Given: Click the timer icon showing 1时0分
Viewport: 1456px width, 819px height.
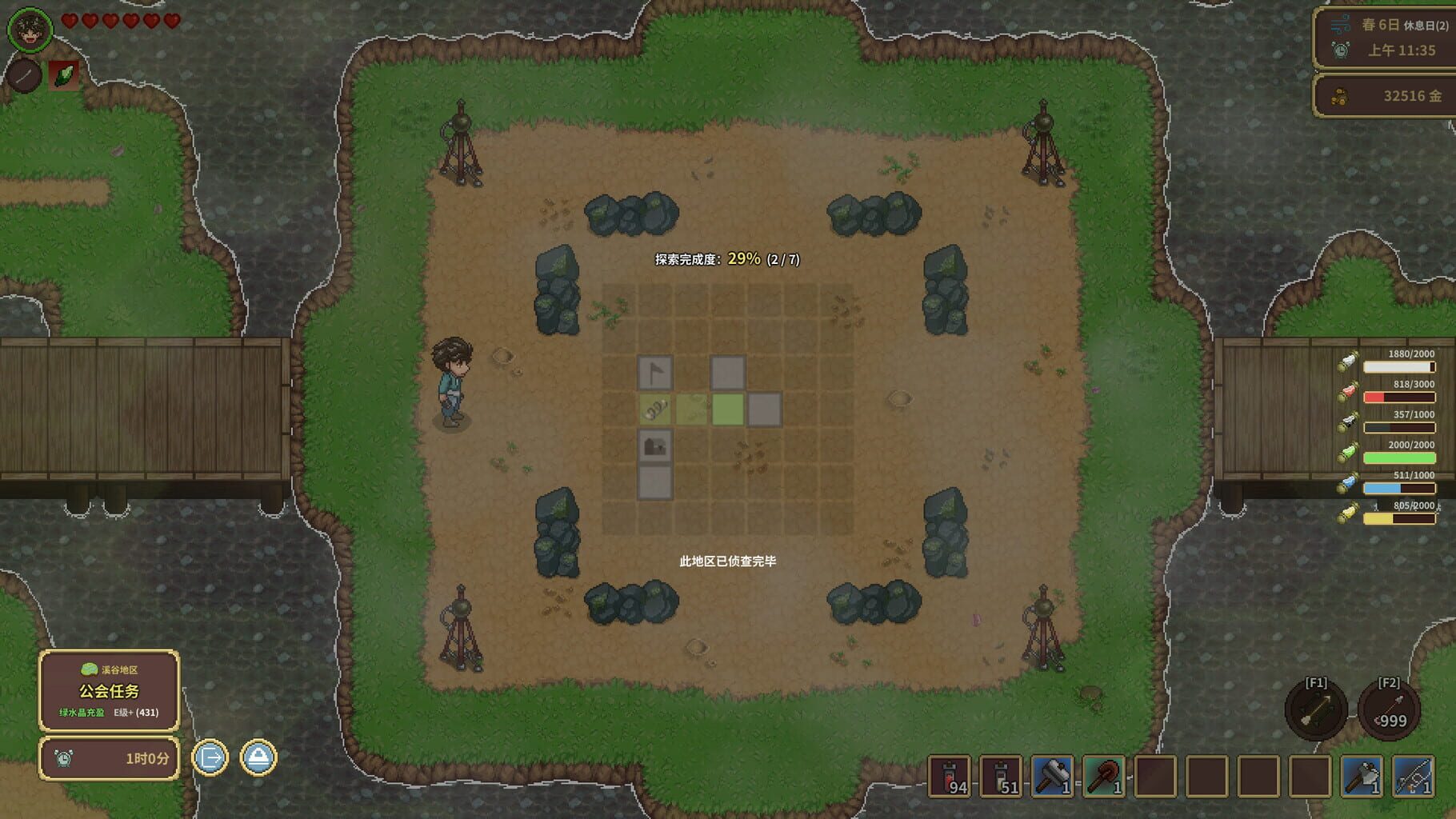Looking at the screenshot, I should coord(66,757).
